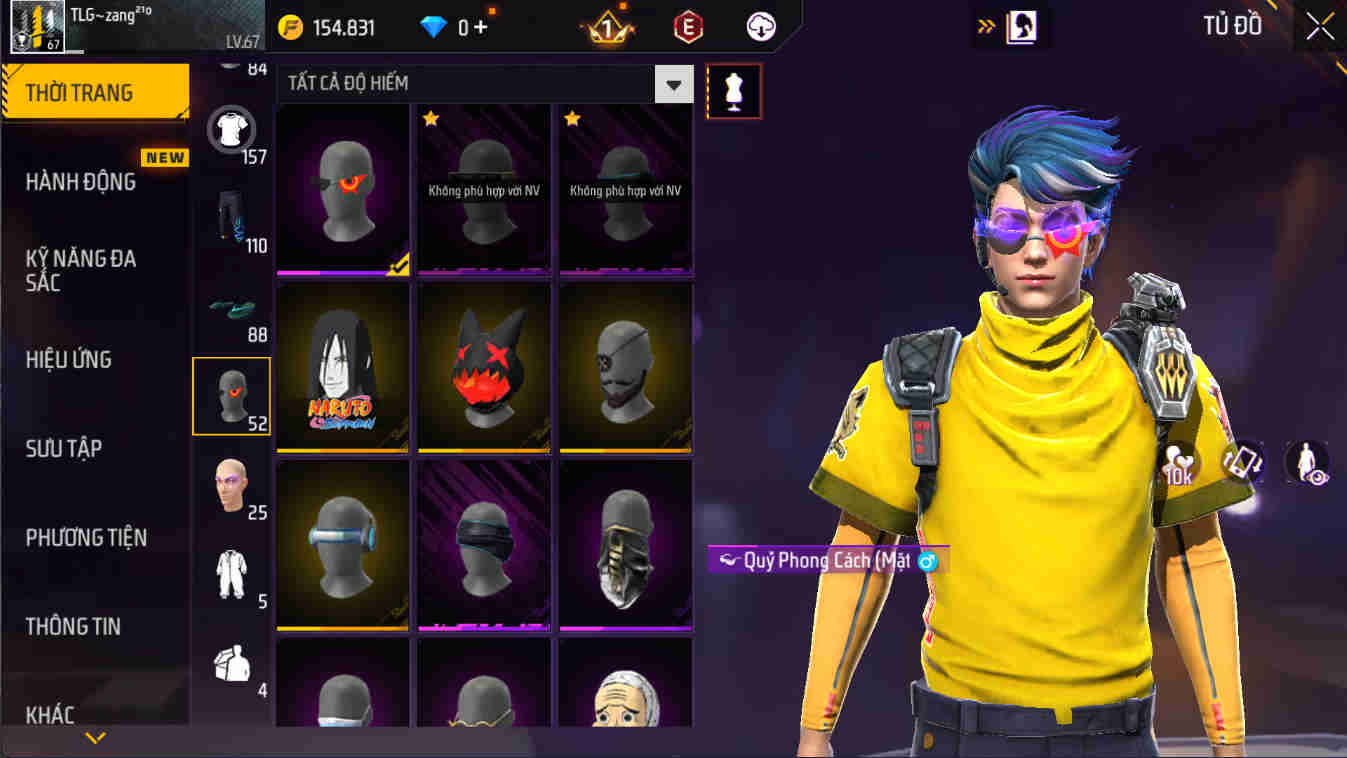Open the full outfit category showing 5 items
This screenshot has height=758, width=1347.
[x=231, y=568]
